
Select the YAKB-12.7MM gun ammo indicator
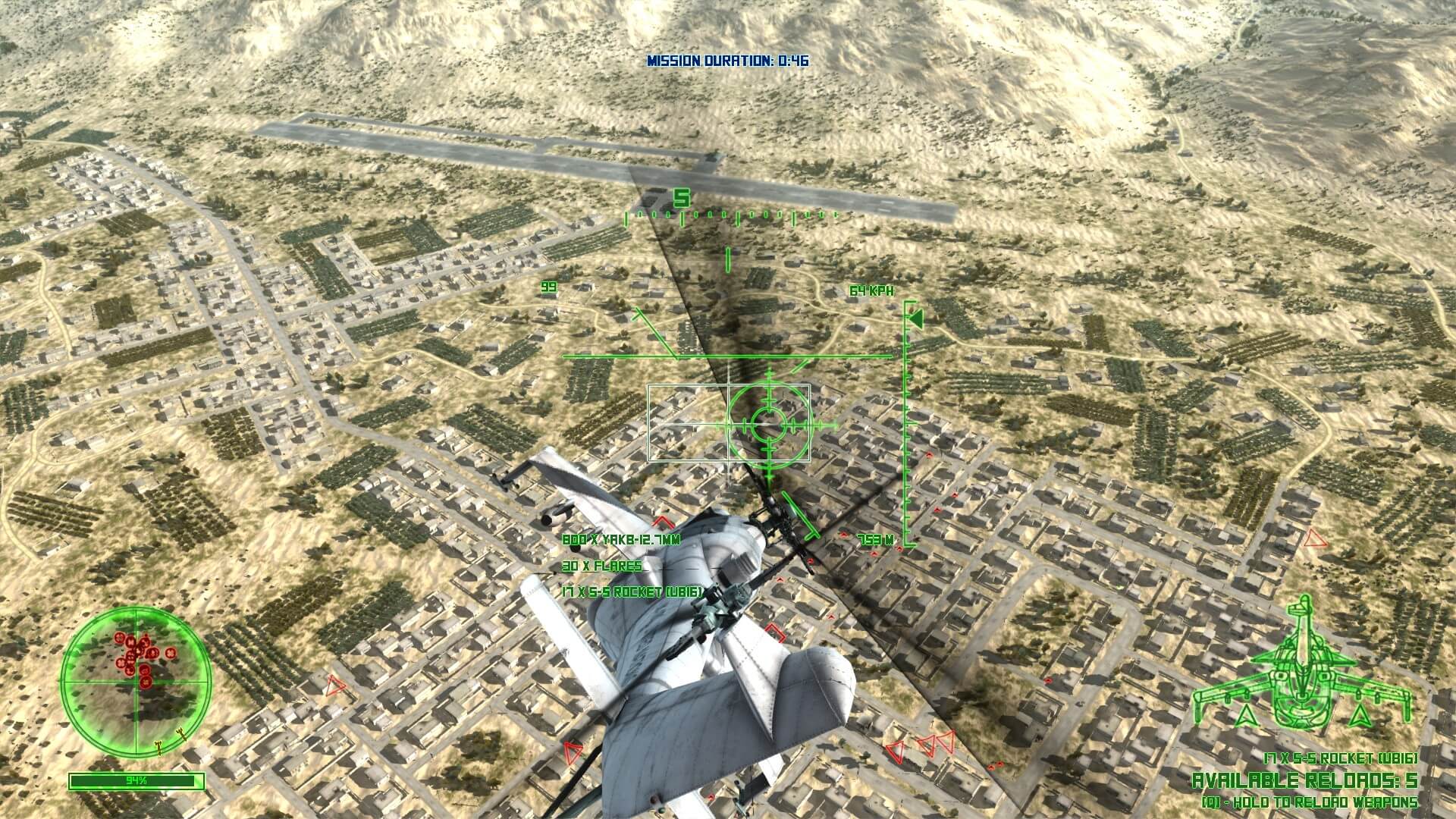click(622, 541)
